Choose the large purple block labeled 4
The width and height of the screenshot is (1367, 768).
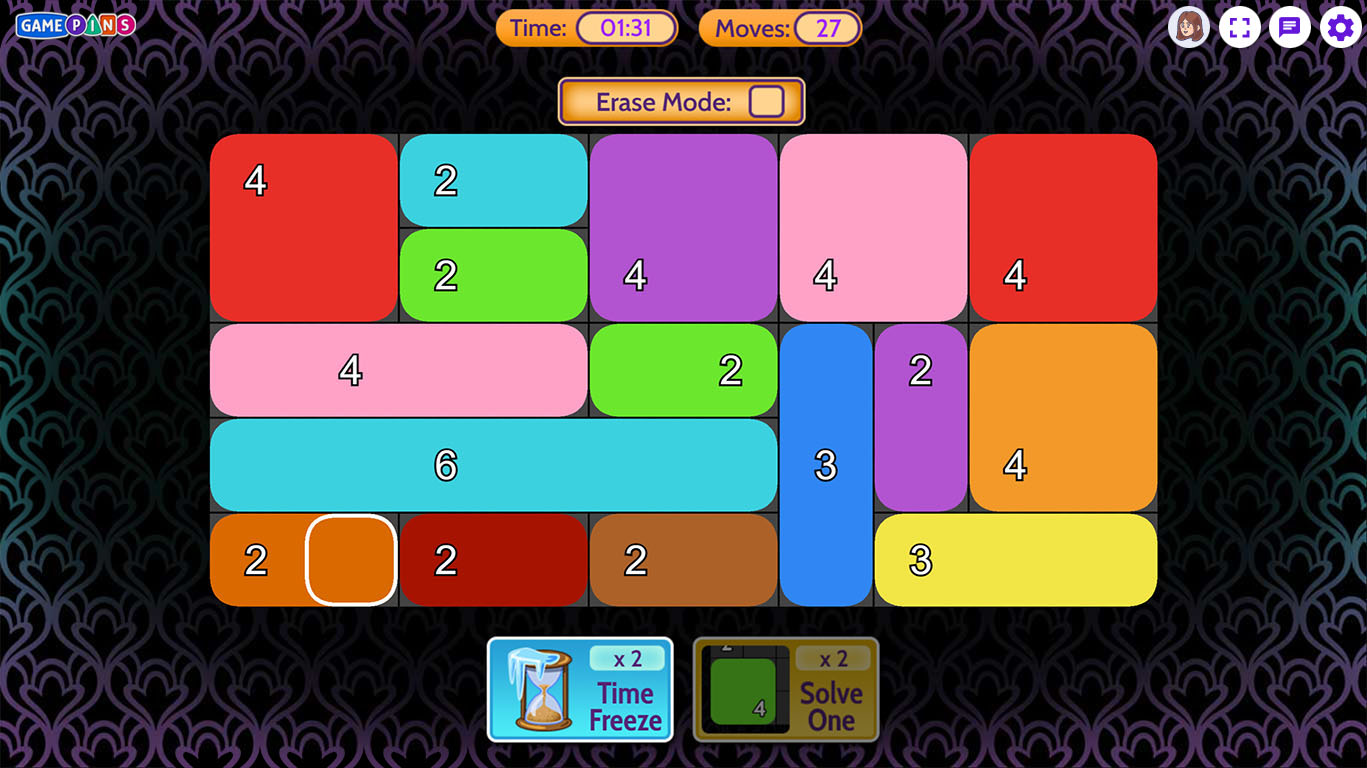[x=683, y=228]
